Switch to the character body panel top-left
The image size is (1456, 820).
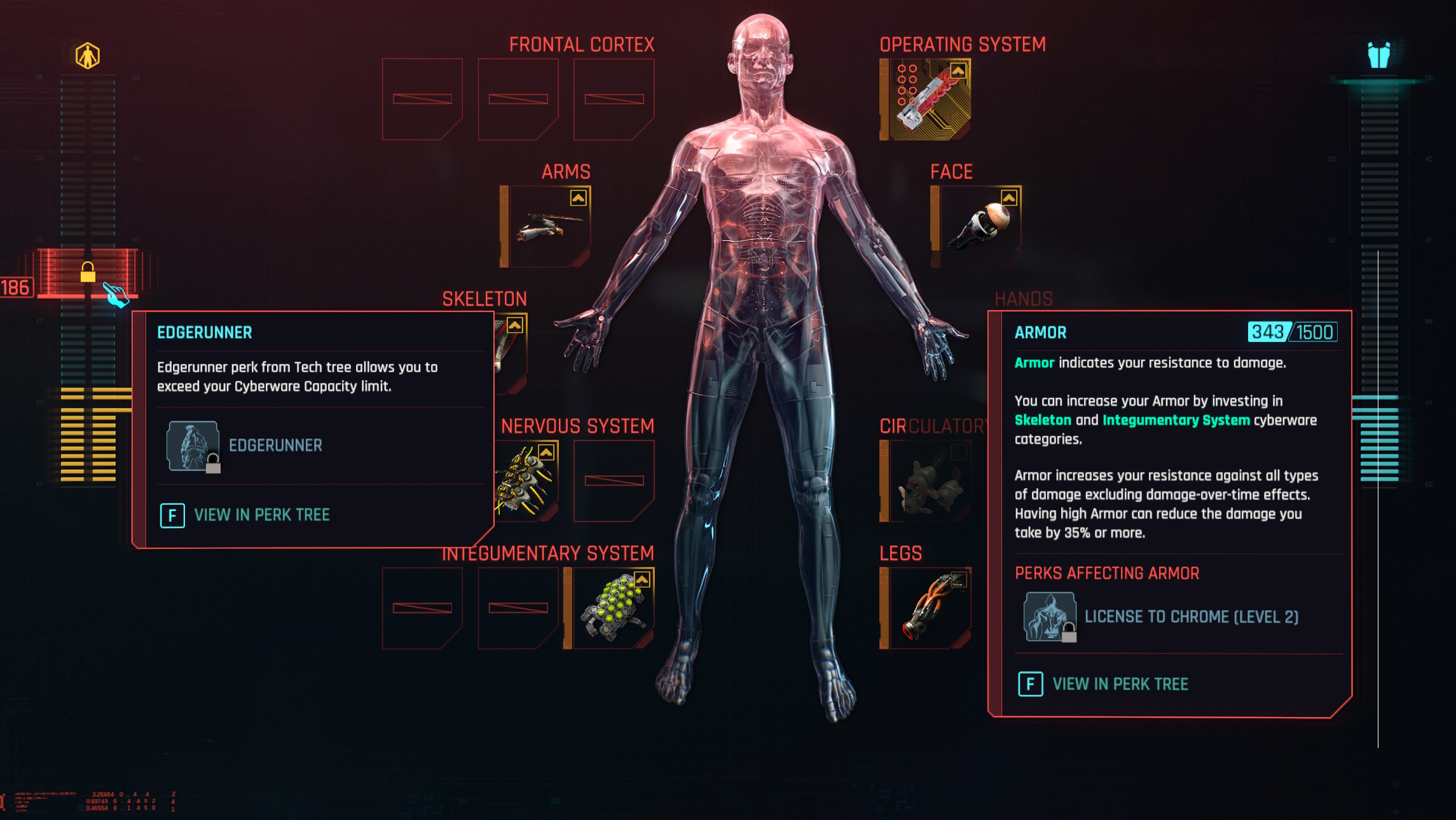88,57
